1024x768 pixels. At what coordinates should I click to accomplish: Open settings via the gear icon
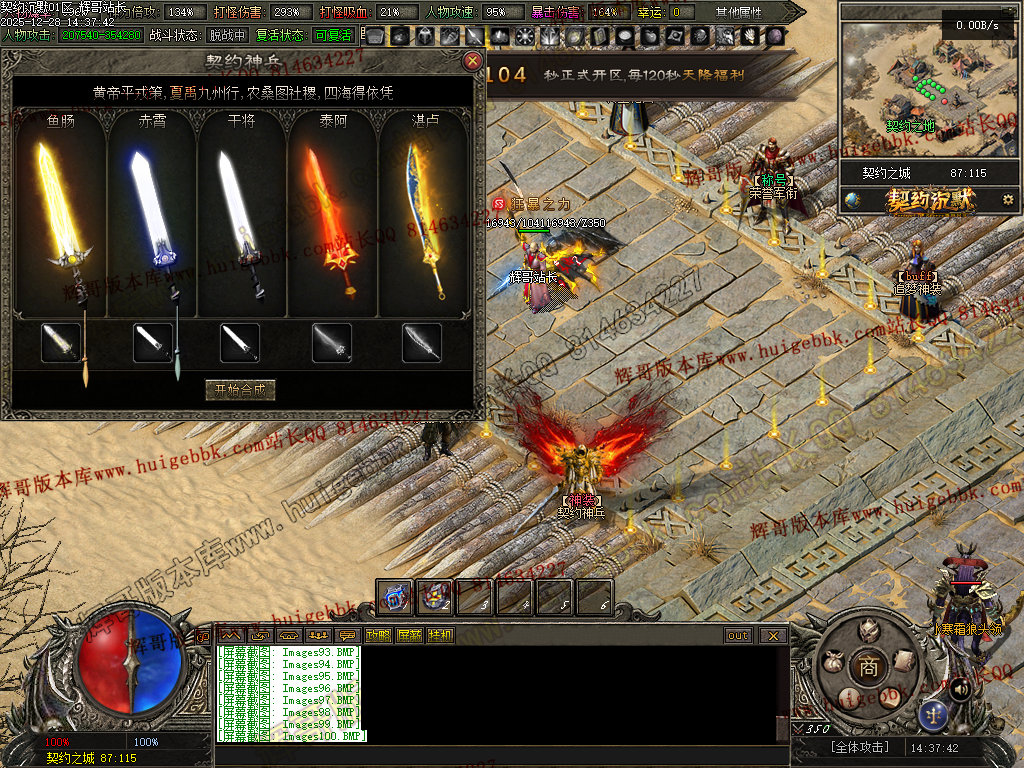(1007, 200)
